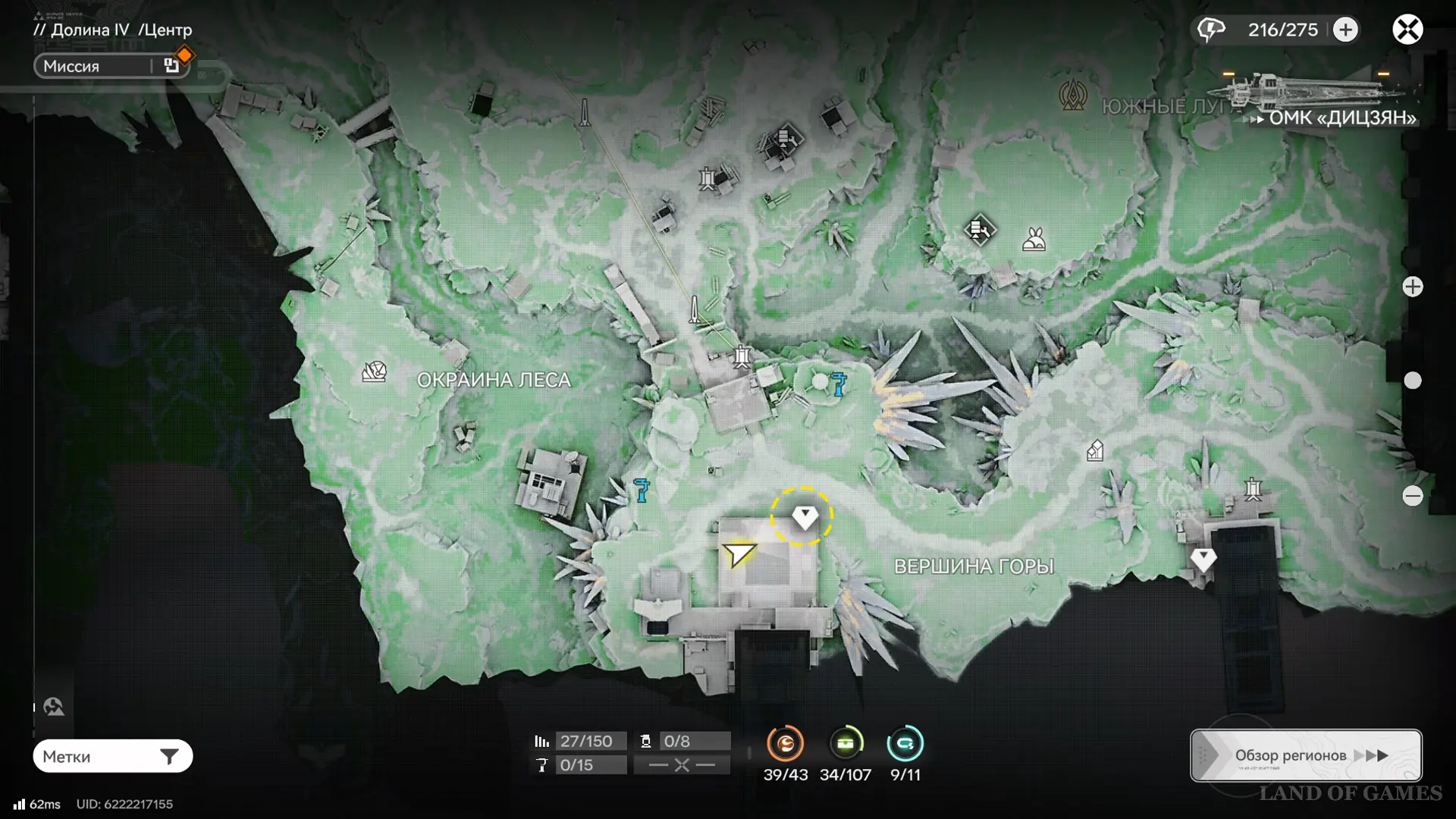Image resolution: width=1456 pixels, height=819 pixels.
Task: Click the green chest counter 34/107
Action: coord(846,744)
